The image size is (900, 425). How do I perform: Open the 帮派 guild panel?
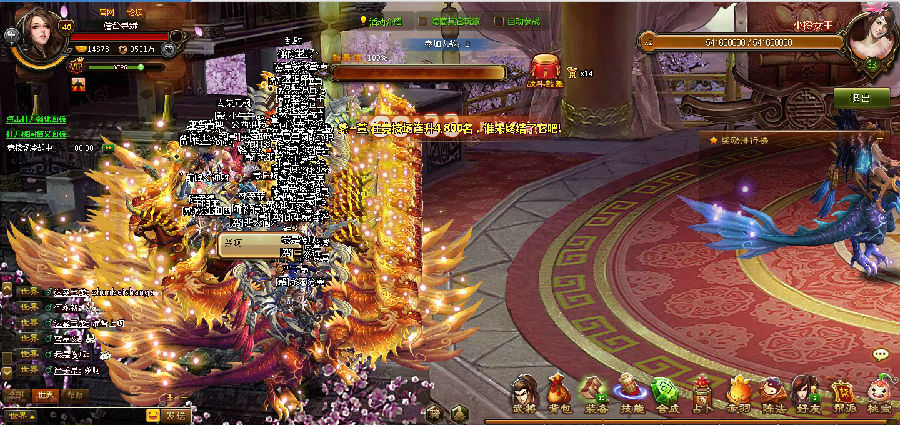pos(842,394)
